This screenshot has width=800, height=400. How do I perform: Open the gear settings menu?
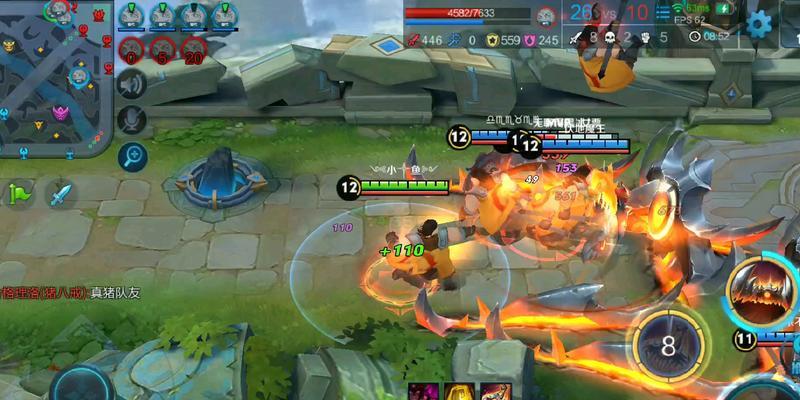pyautogui.click(x=760, y=23)
